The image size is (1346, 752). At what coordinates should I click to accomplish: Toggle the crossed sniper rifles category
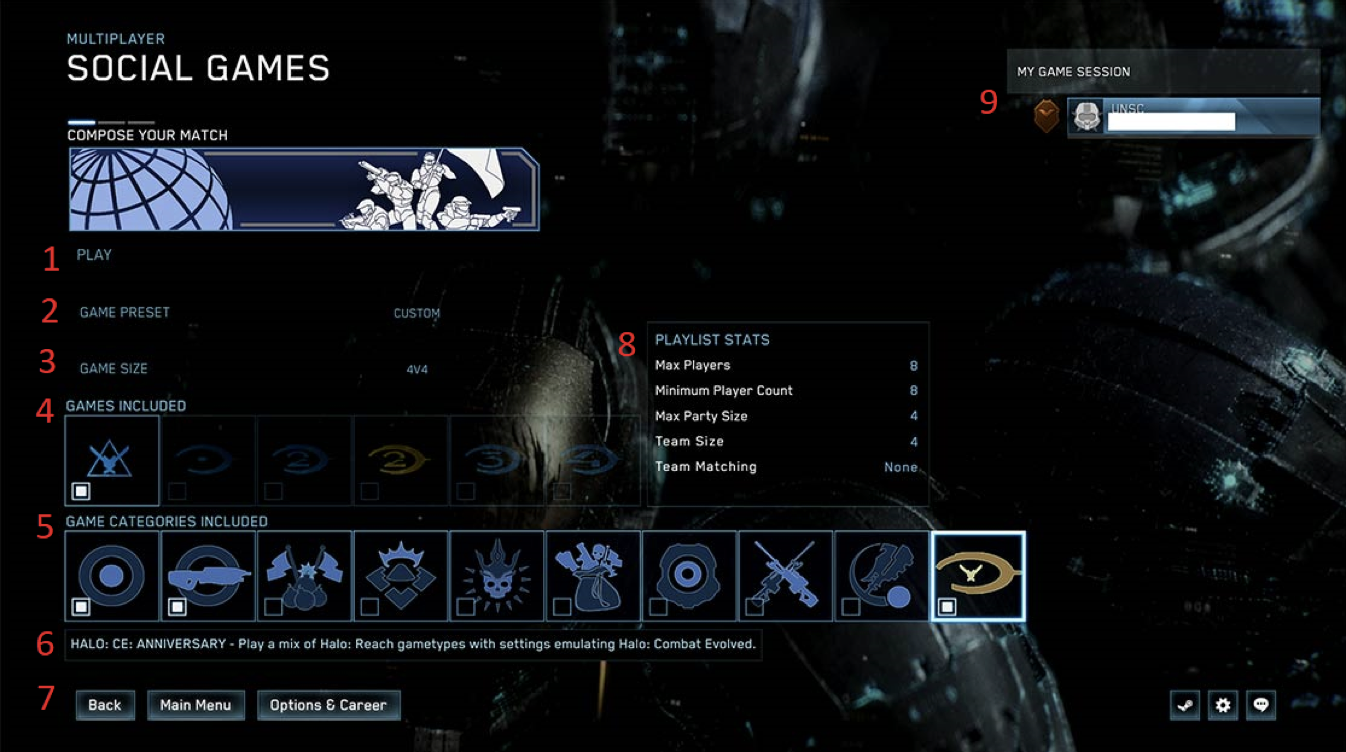point(785,576)
